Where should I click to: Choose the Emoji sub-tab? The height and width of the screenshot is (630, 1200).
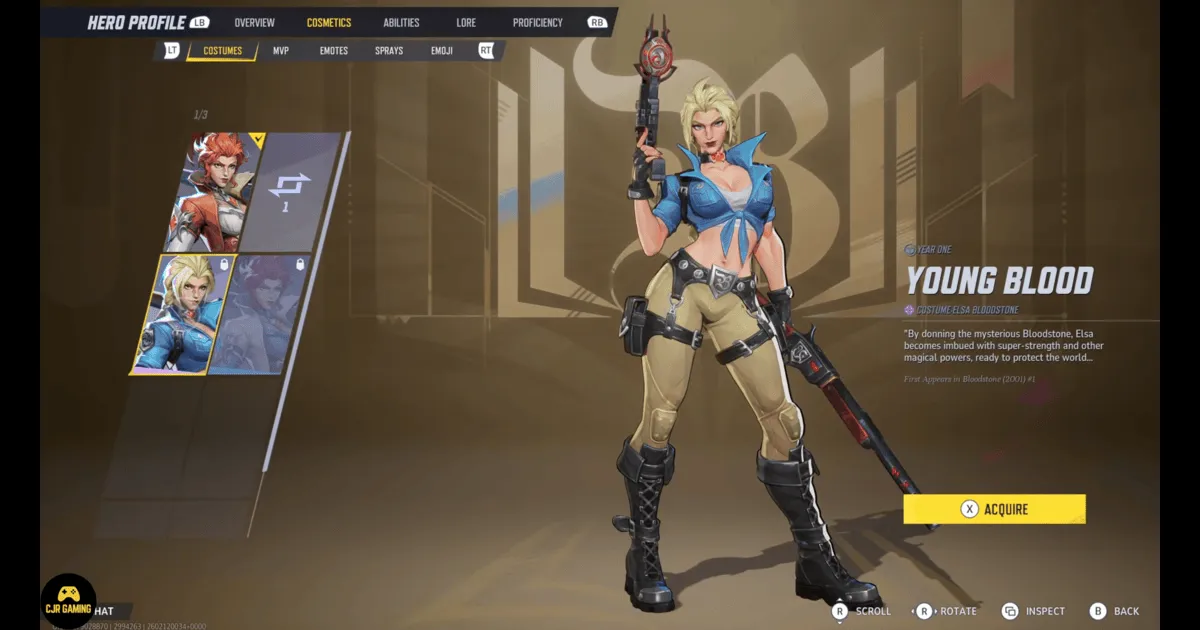pos(442,51)
